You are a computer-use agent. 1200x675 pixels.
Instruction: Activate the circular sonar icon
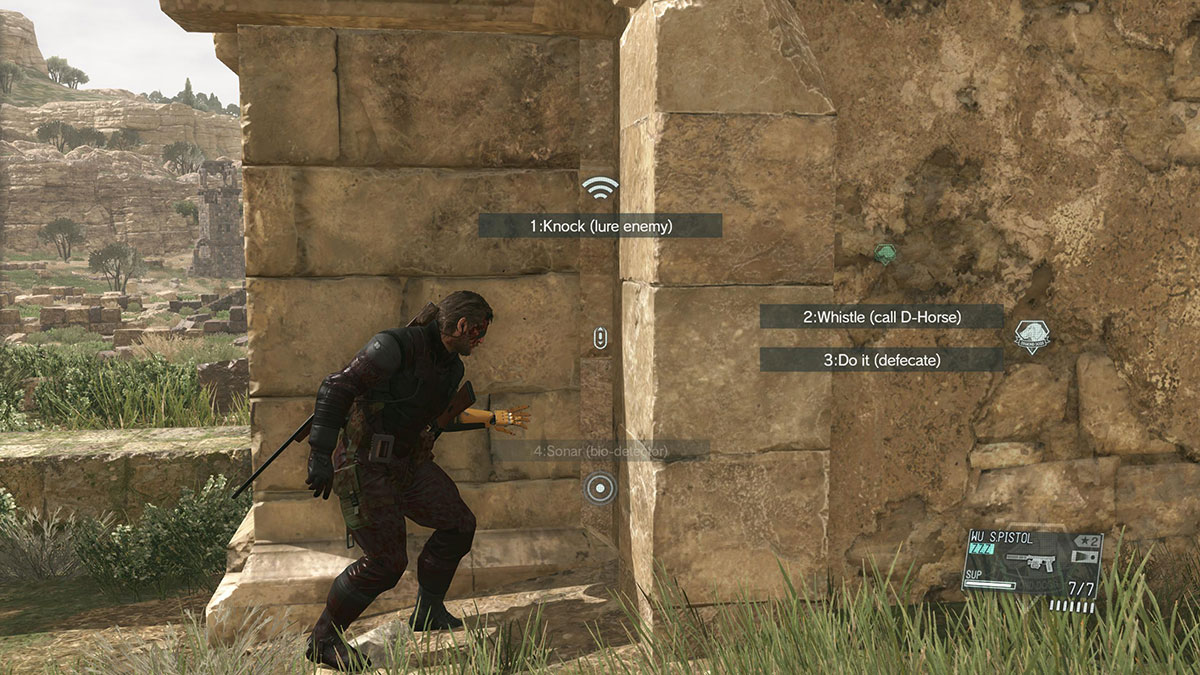click(599, 488)
